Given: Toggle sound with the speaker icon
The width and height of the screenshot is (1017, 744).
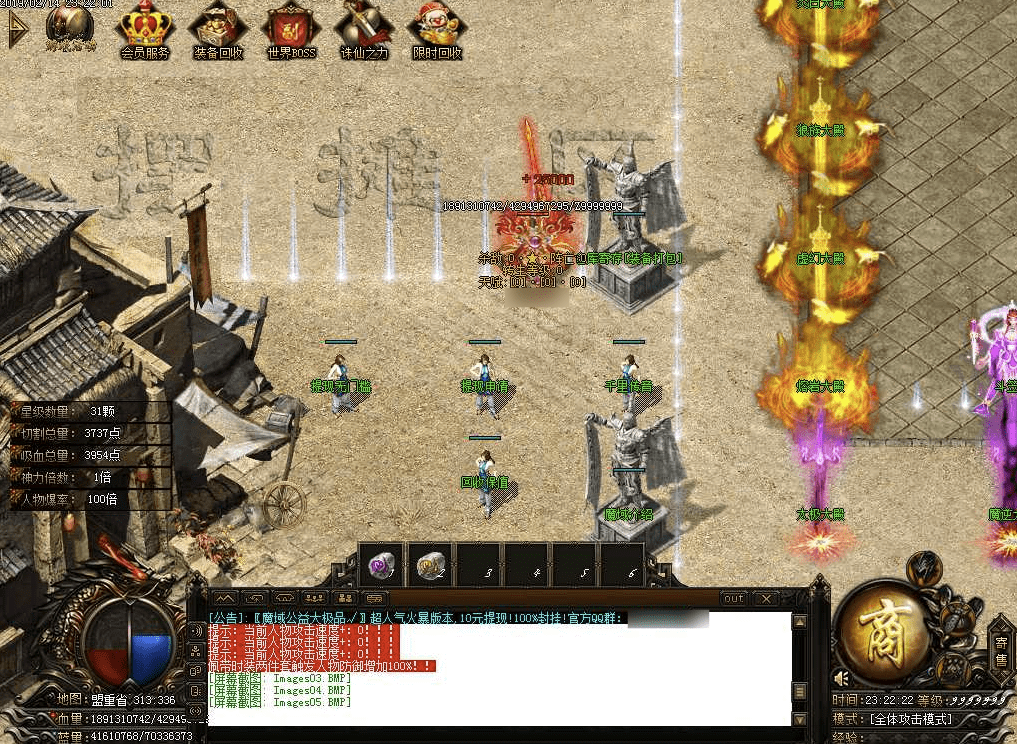Looking at the screenshot, I should 841,677.
